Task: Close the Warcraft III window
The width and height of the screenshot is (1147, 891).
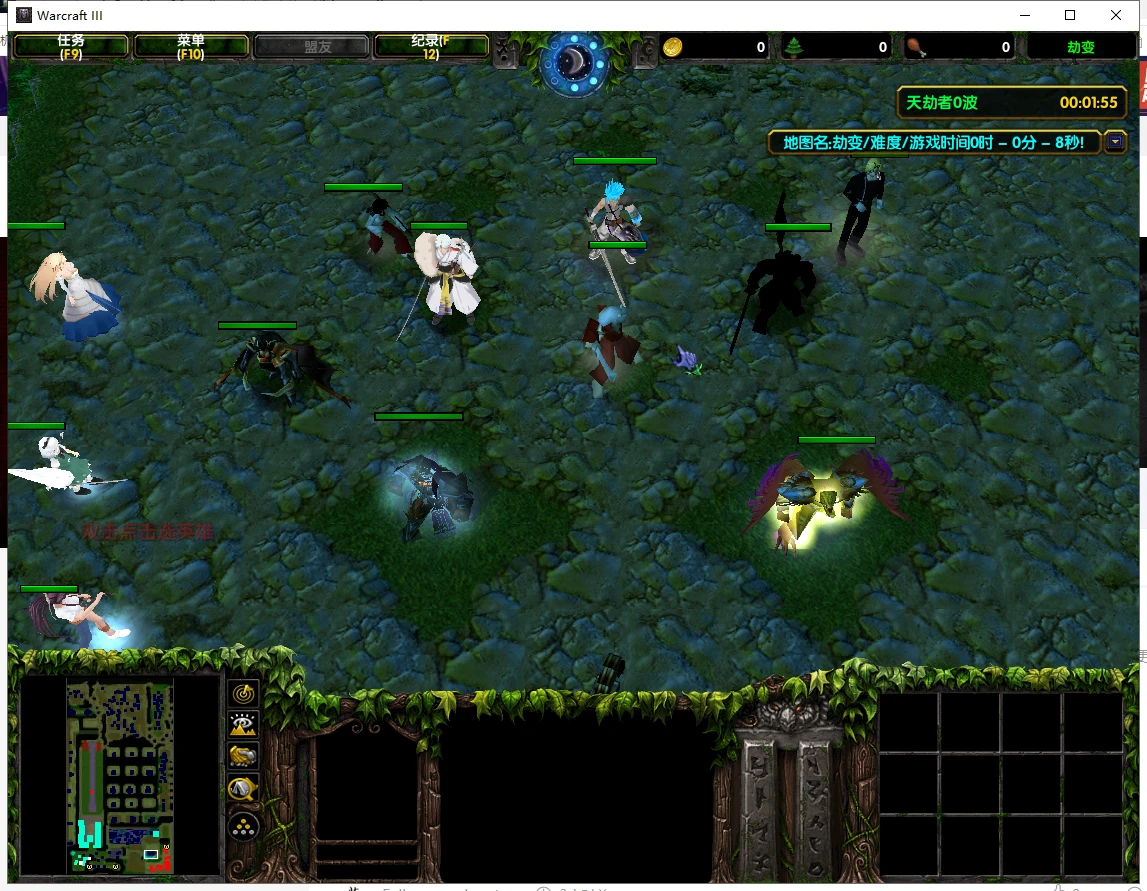Action: click(1116, 15)
